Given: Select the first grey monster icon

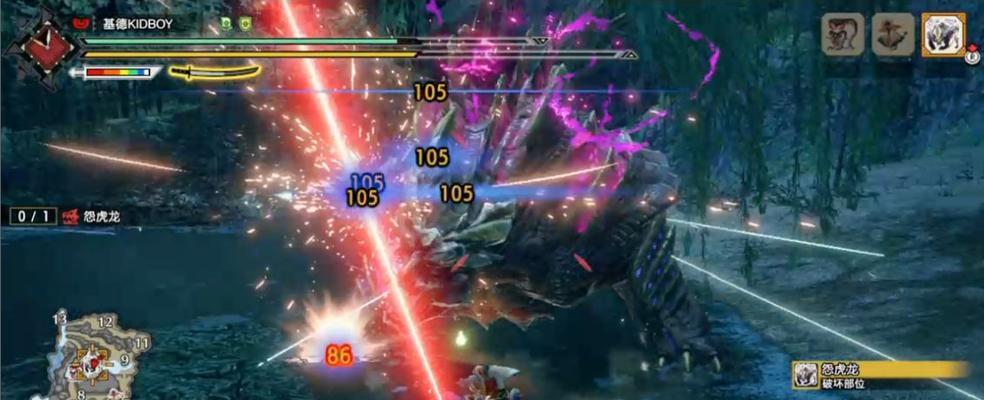Looking at the screenshot, I should click(x=842, y=33).
